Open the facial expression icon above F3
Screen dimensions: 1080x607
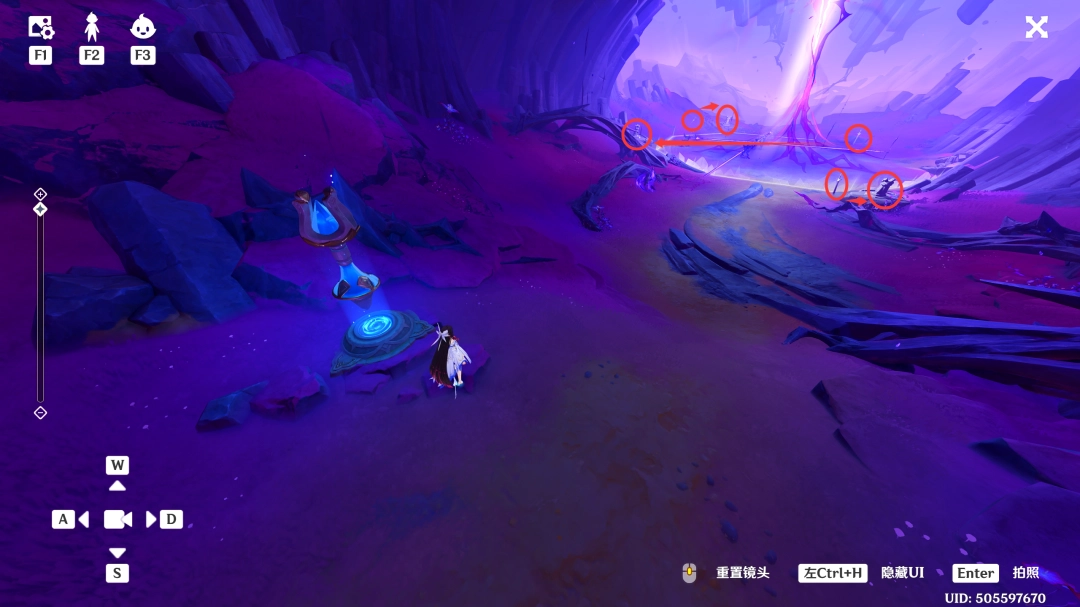[143, 27]
